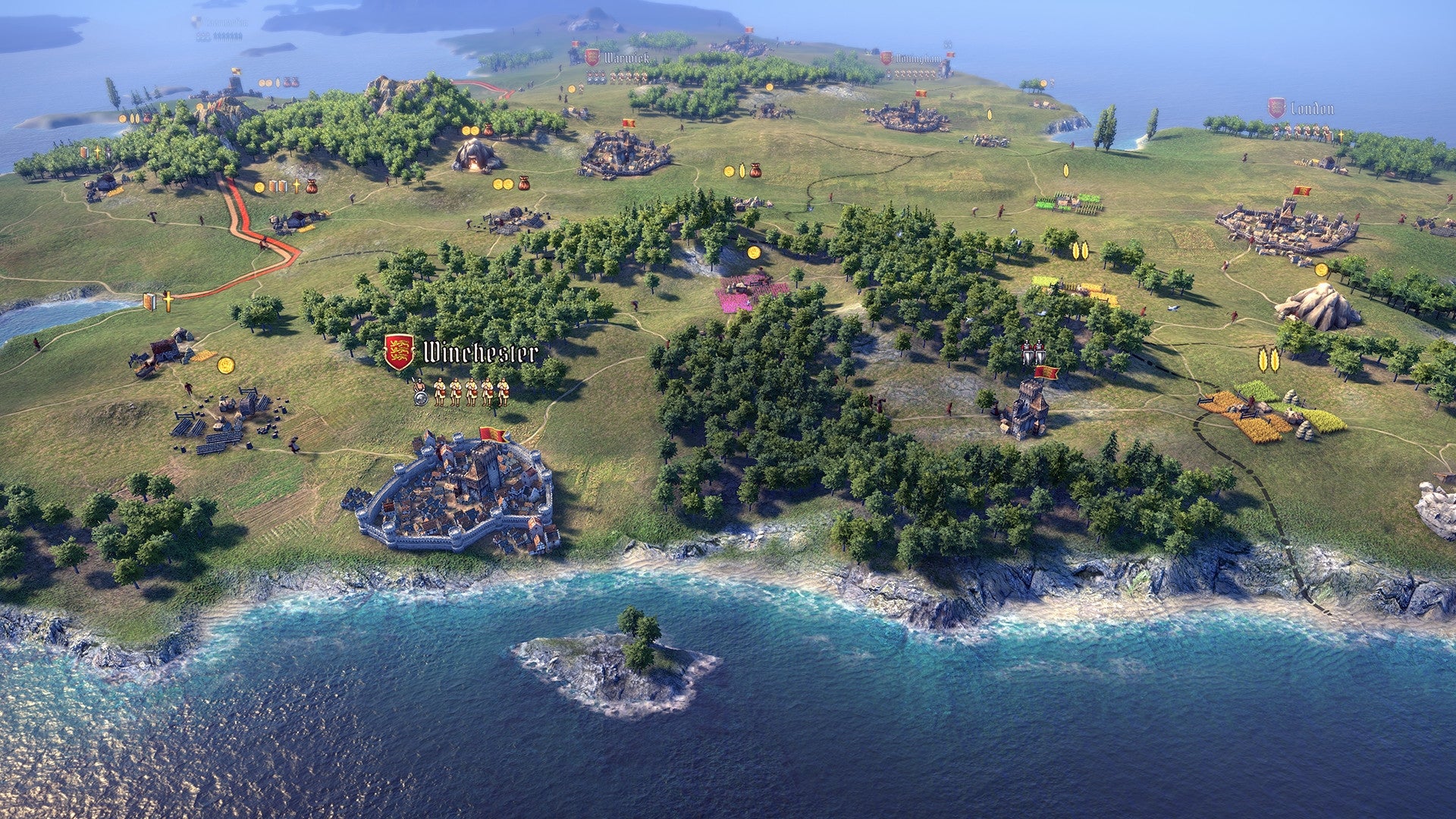Viewport: 1456px width, 819px height.
Task: Pick up the money pouch on the road
Action: pos(311,185)
